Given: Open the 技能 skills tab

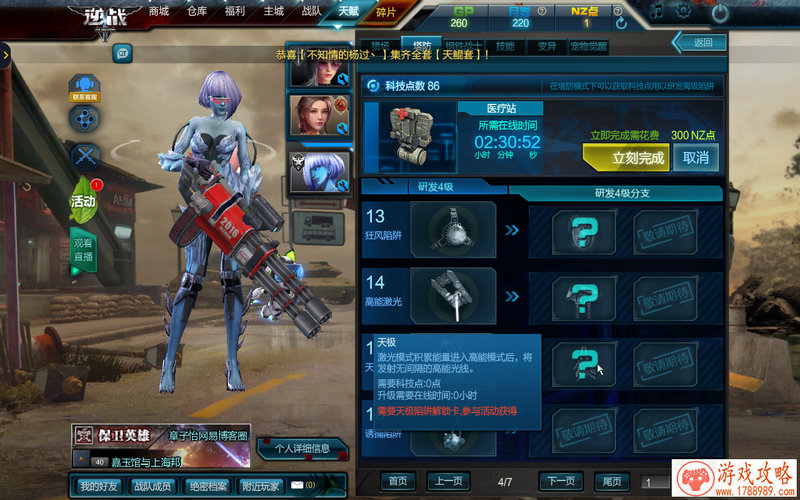Looking at the screenshot, I should tap(505, 46).
